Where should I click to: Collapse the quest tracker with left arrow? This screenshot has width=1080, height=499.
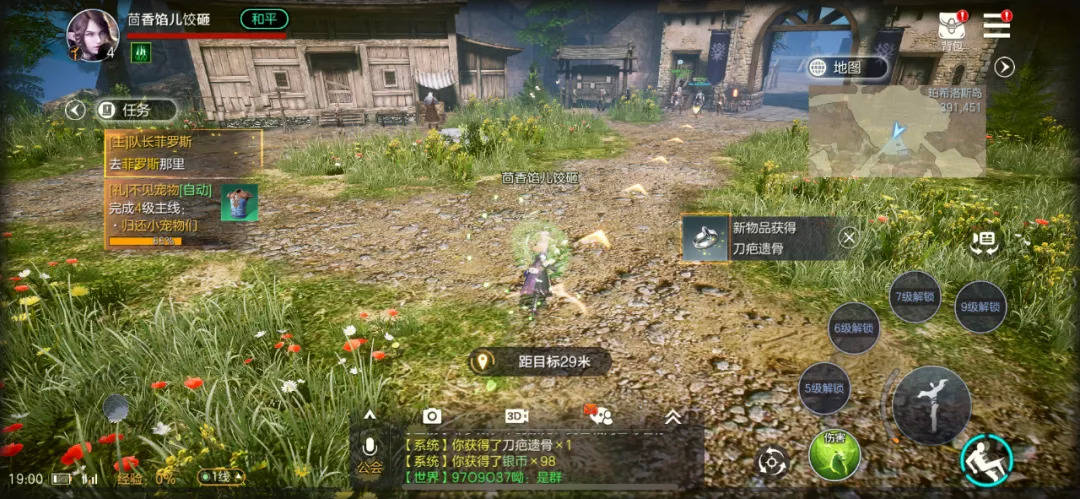tap(75, 110)
